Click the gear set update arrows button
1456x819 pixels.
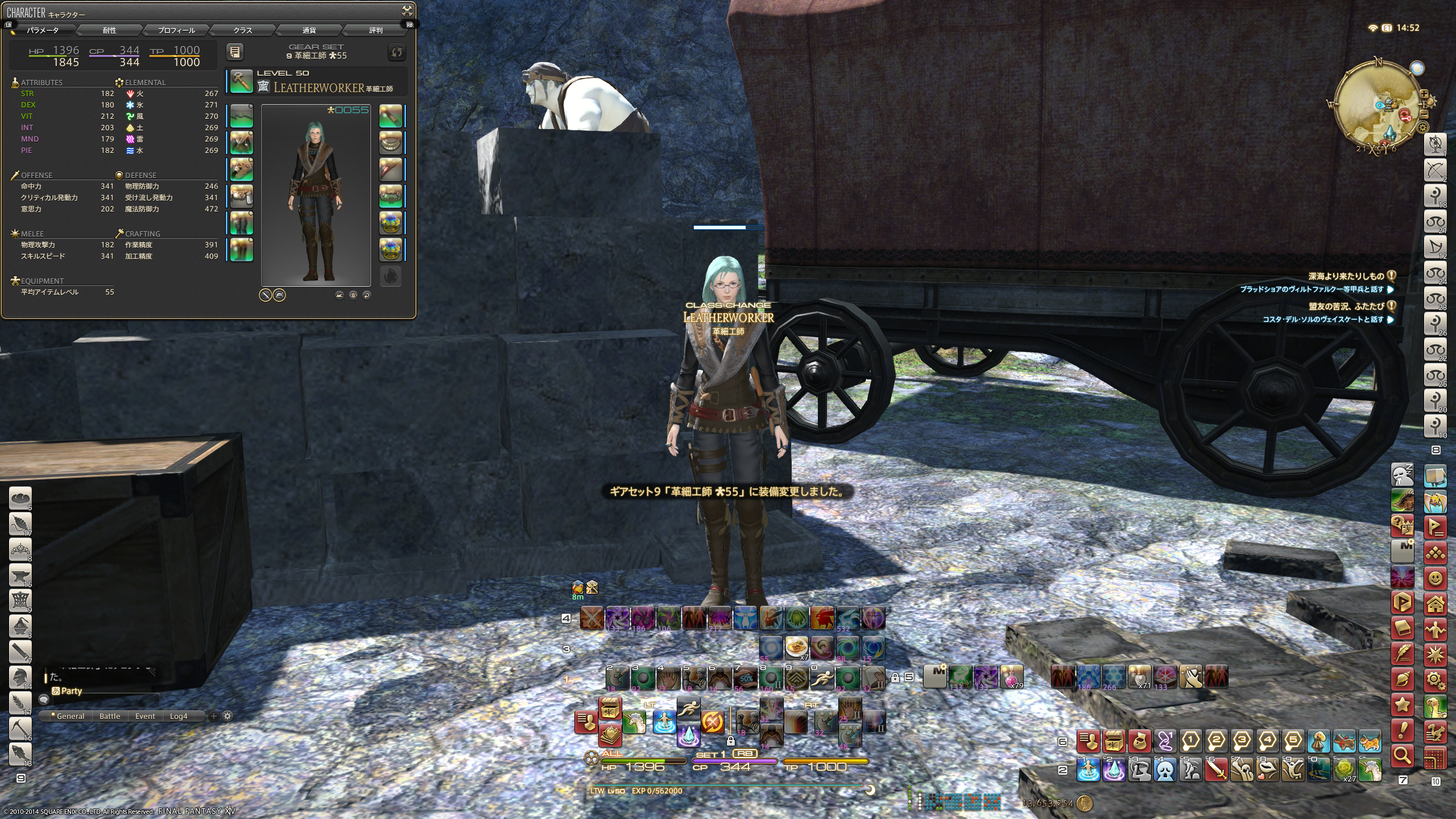pyautogui.click(x=396, y=52)
